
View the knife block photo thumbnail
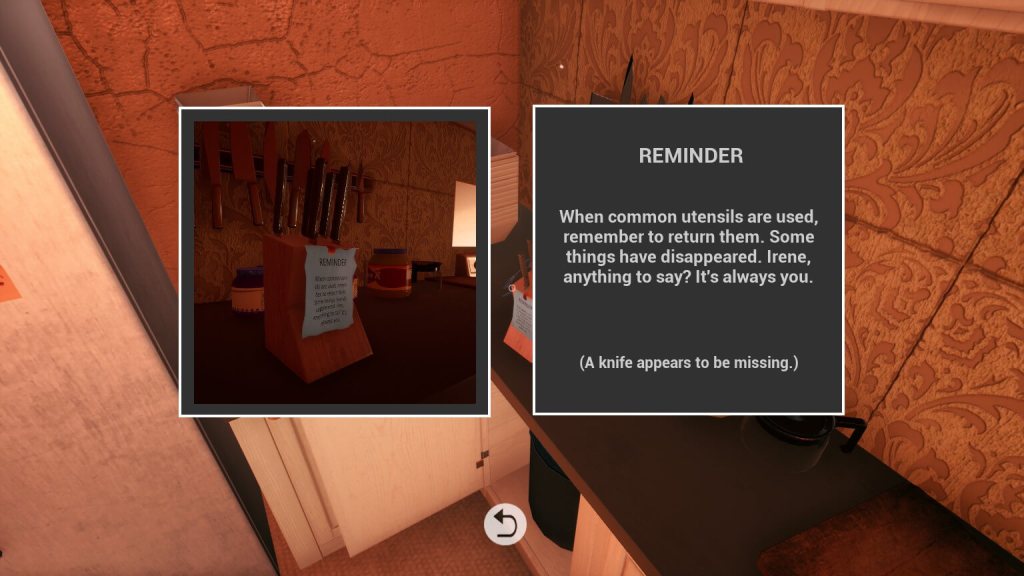(x=334, y=262)
